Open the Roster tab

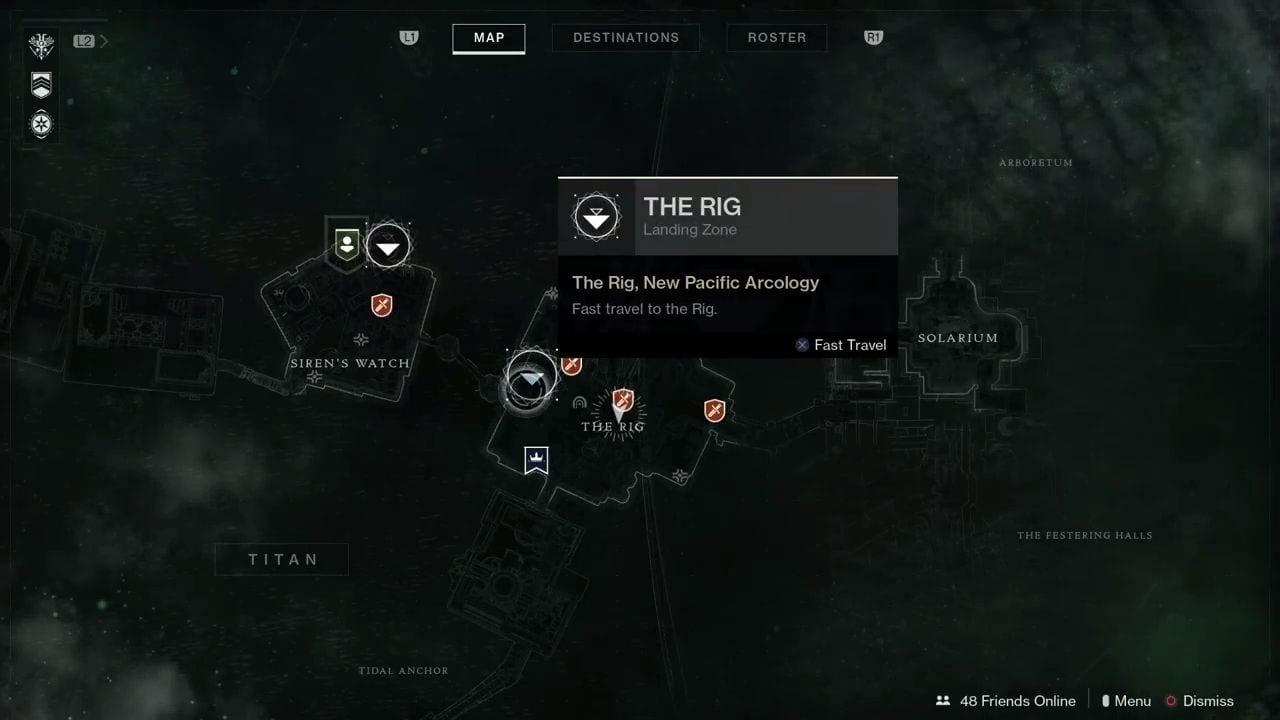(x=777, y=38)
